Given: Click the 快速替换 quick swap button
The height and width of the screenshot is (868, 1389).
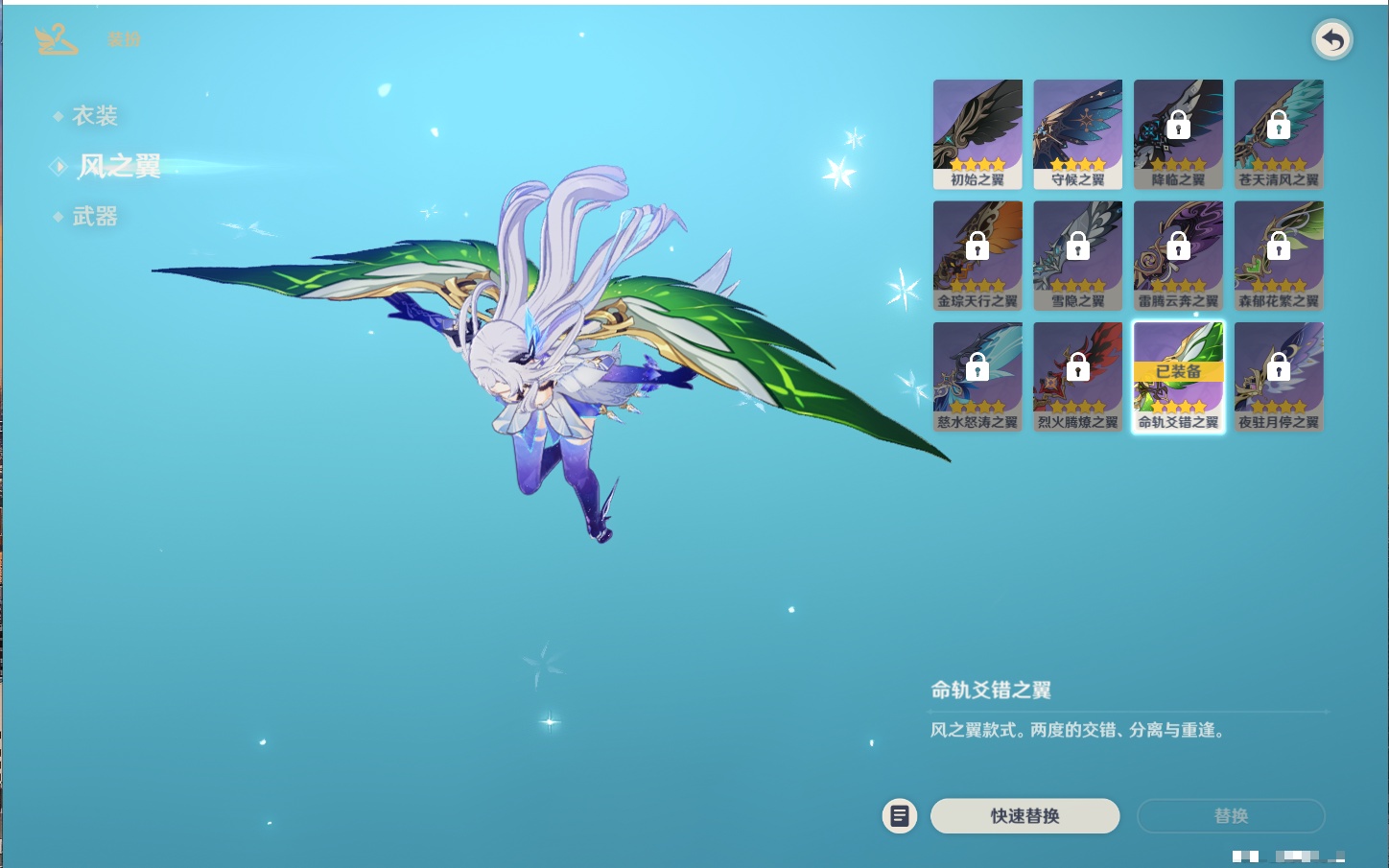Looking at the screenshot, I should pos(1024,816).
